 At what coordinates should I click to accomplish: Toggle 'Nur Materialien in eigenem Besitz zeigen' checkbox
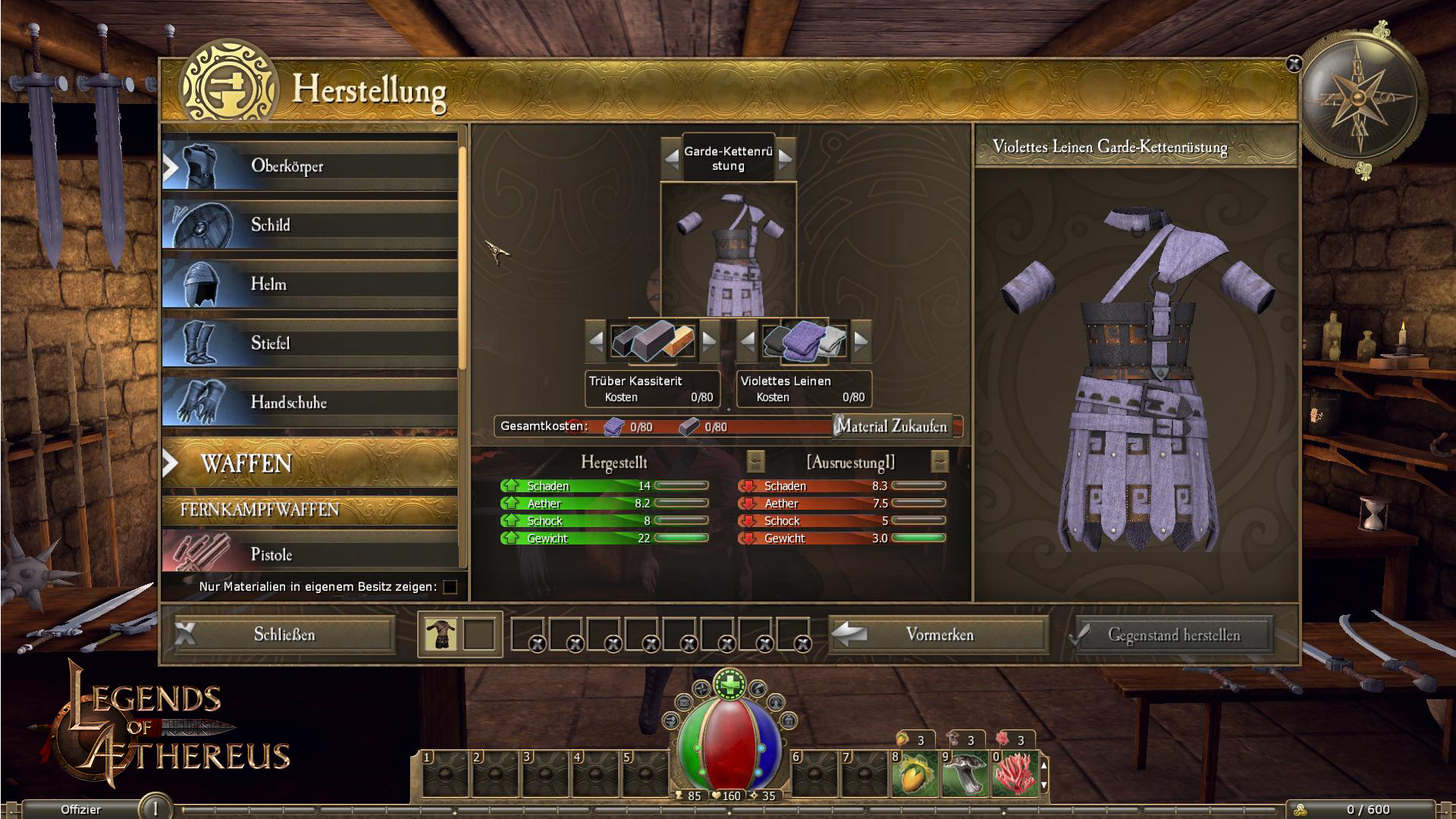(x=450, y=587)
